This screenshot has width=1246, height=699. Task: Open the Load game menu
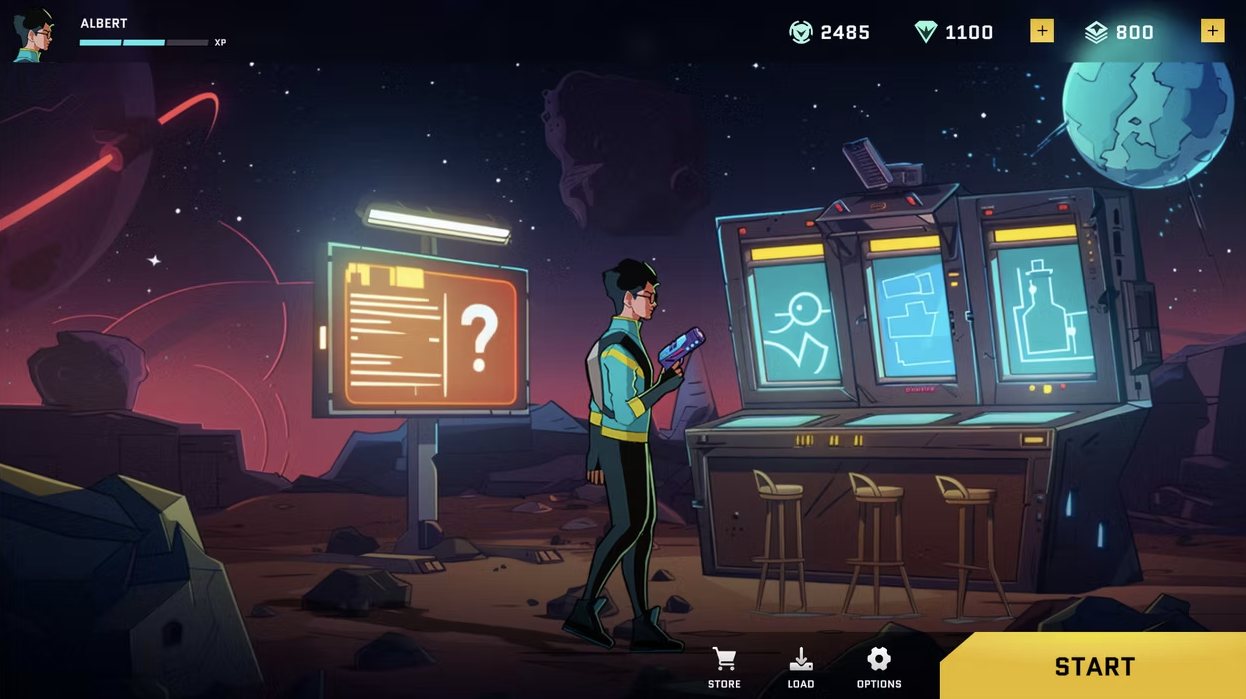coord(801,667)
